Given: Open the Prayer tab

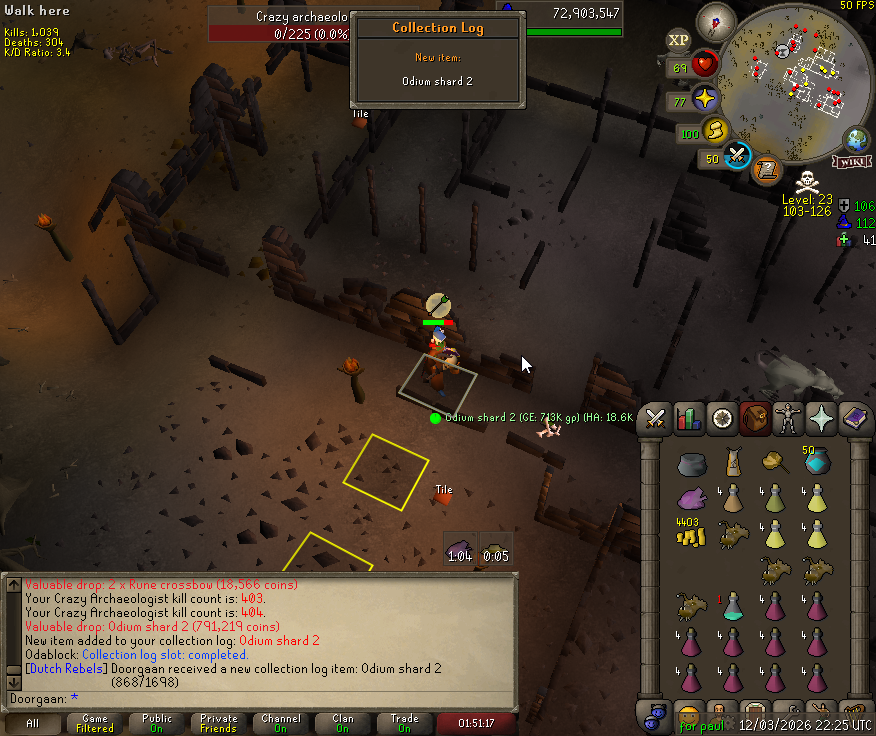Looking at the screenshot, I should tap(822, 419).
